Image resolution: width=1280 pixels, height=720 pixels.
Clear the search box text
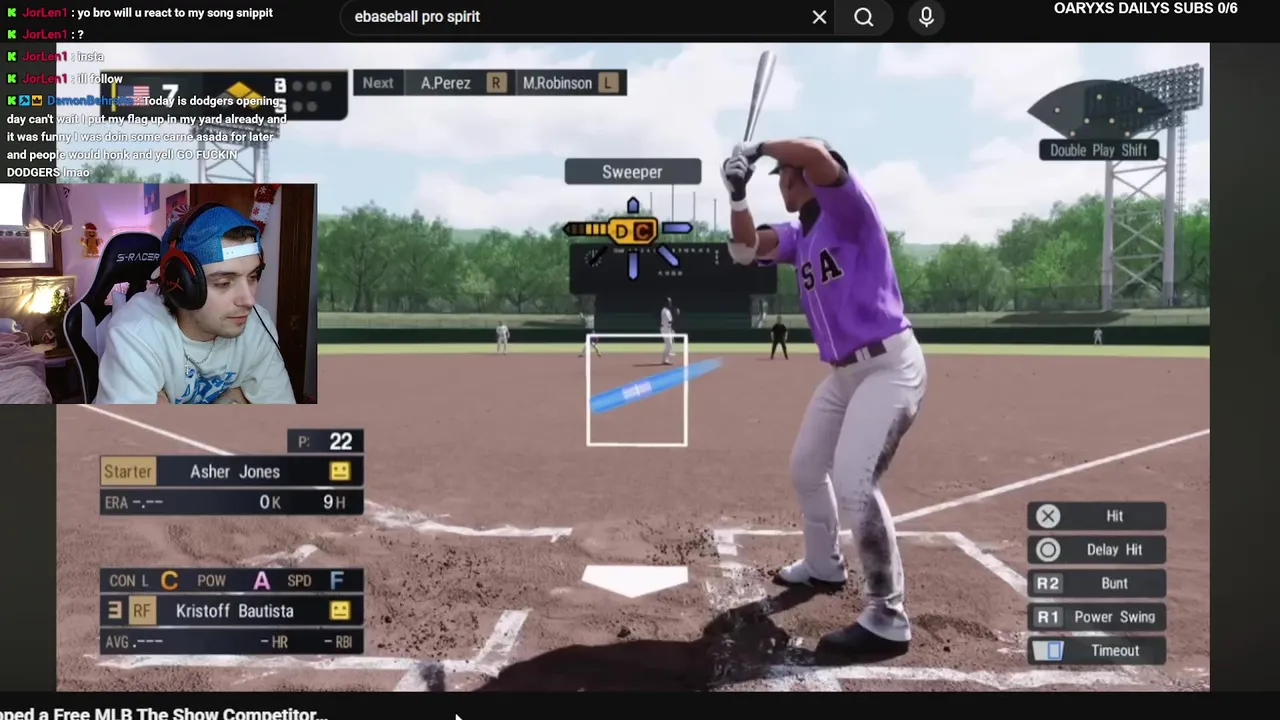click(819, 17)
